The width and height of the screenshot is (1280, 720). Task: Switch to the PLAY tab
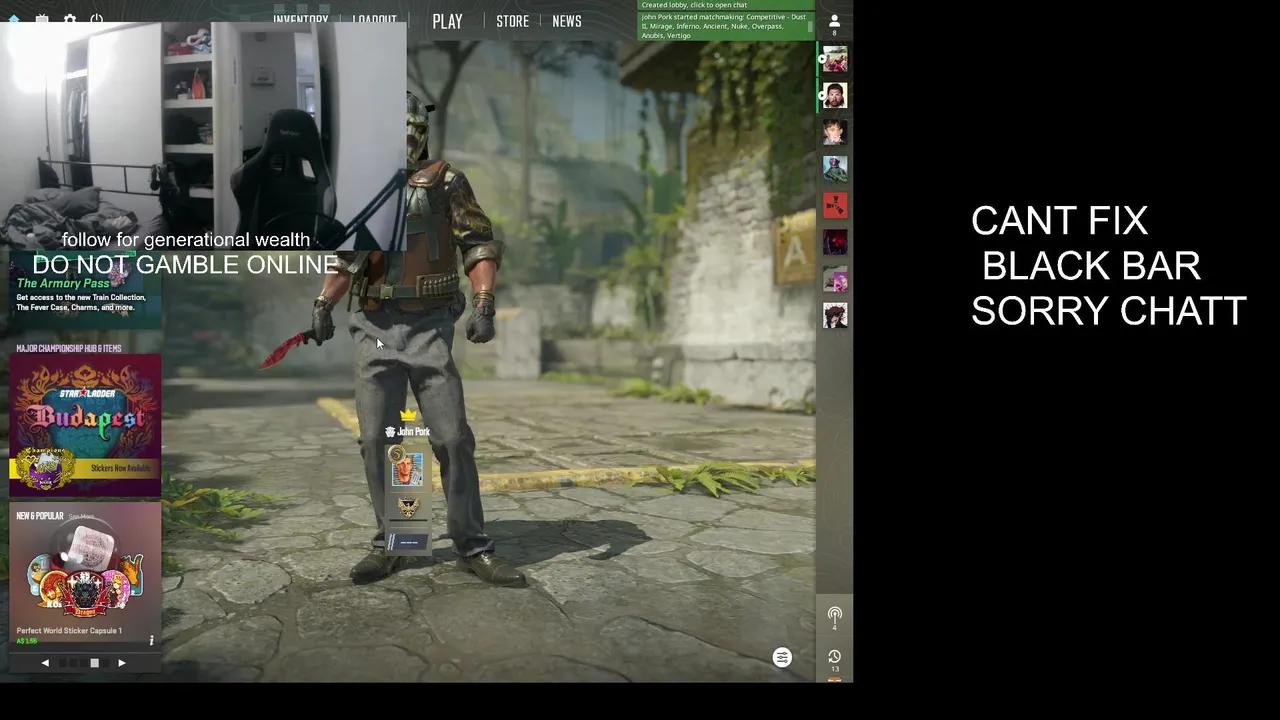(x=447, y=21)
